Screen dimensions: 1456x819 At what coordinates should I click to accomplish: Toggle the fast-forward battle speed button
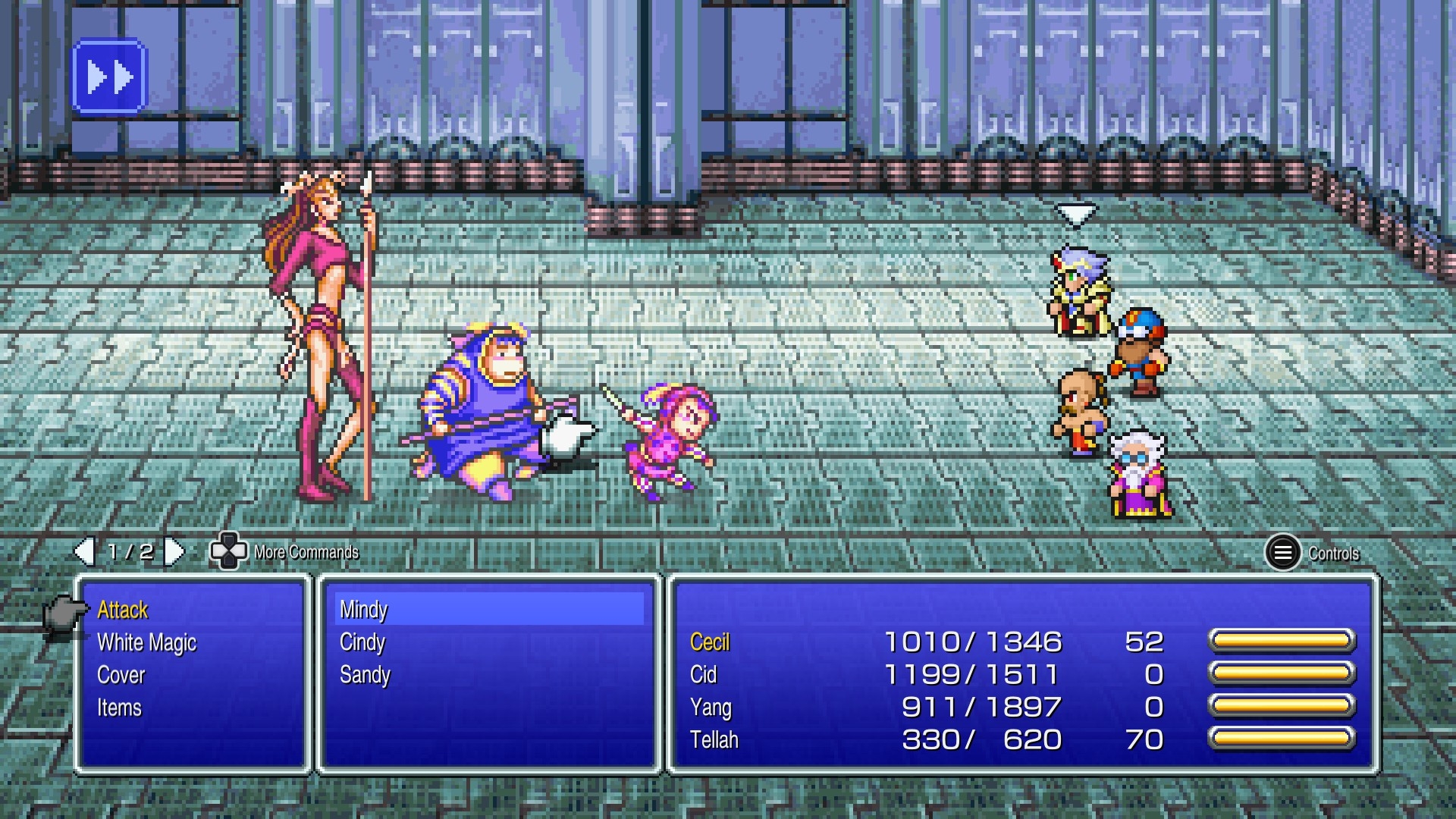pos(109,77)
